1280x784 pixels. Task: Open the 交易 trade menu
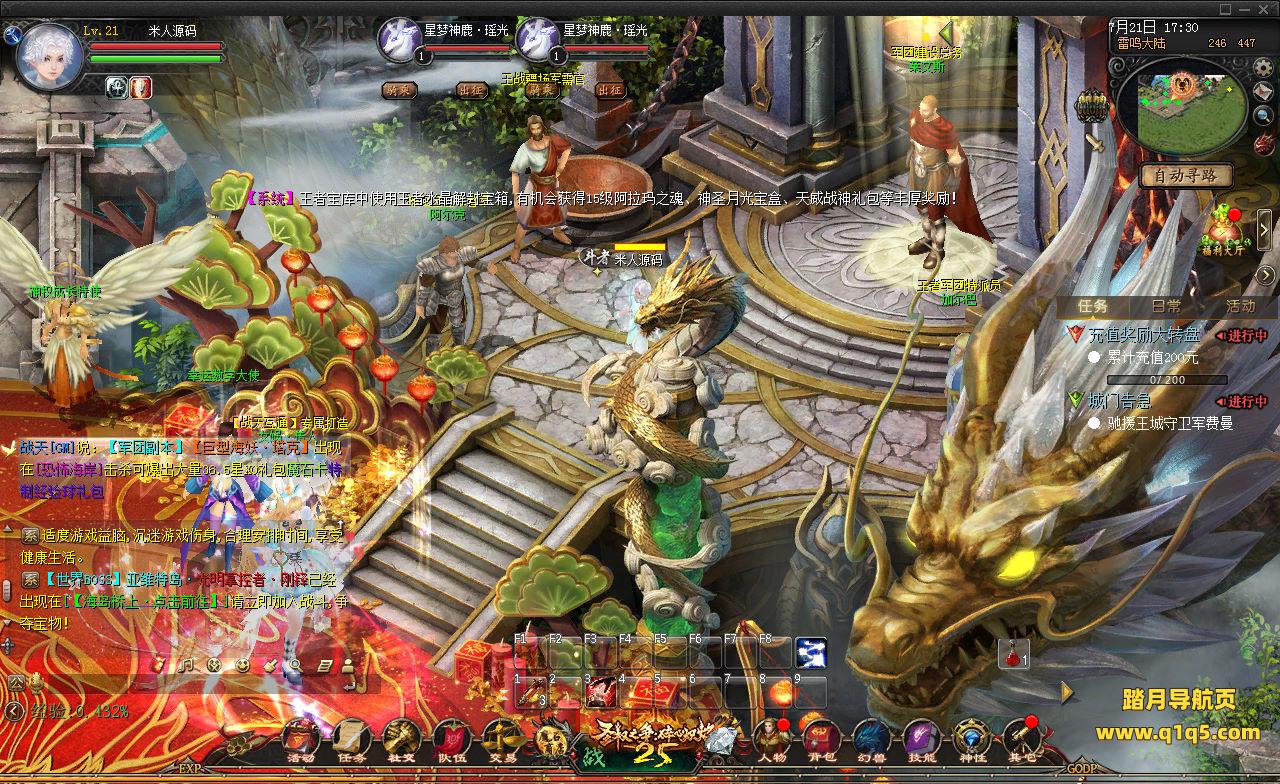502,739
